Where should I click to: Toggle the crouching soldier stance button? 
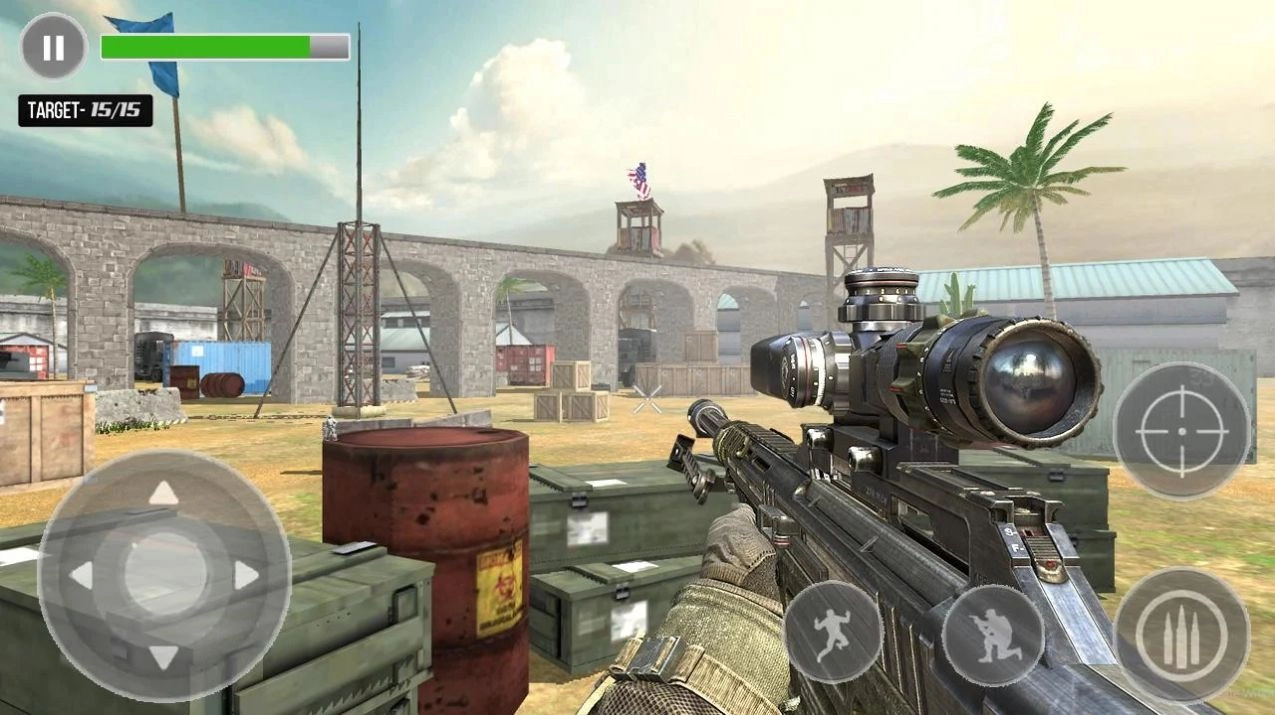(x=992, y=635)
